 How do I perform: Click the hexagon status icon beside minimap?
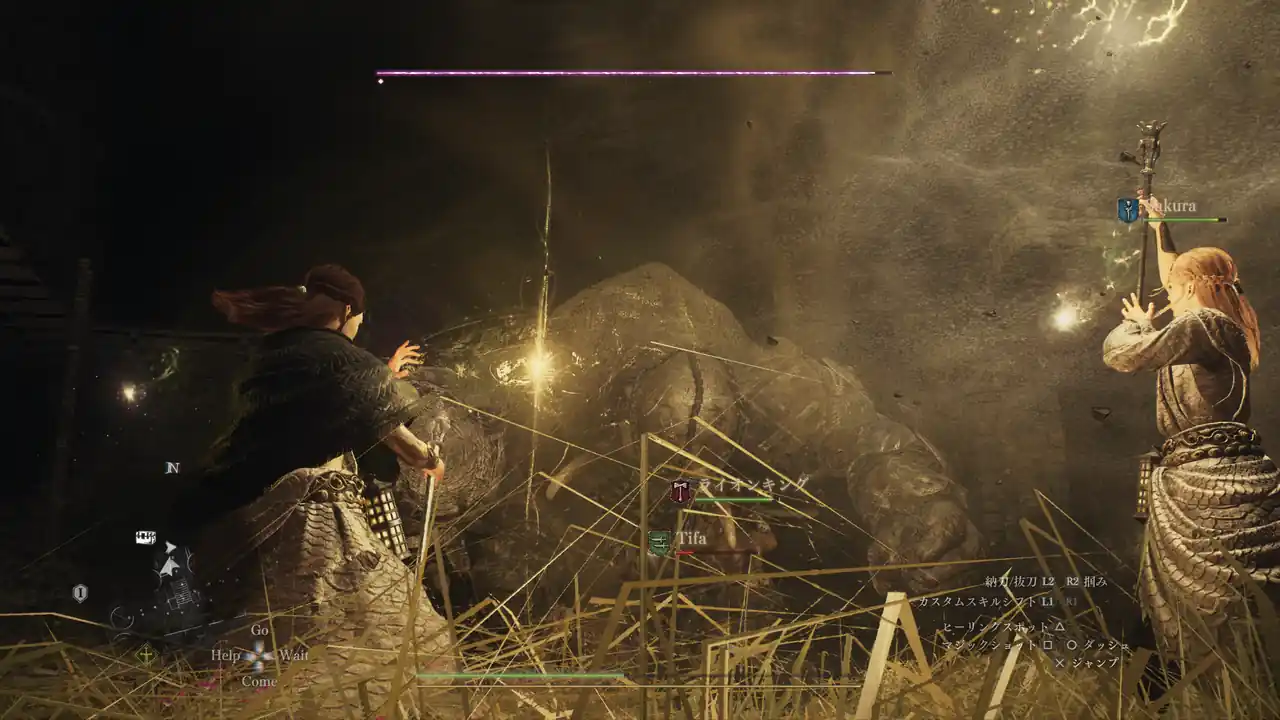coord(80,593)
